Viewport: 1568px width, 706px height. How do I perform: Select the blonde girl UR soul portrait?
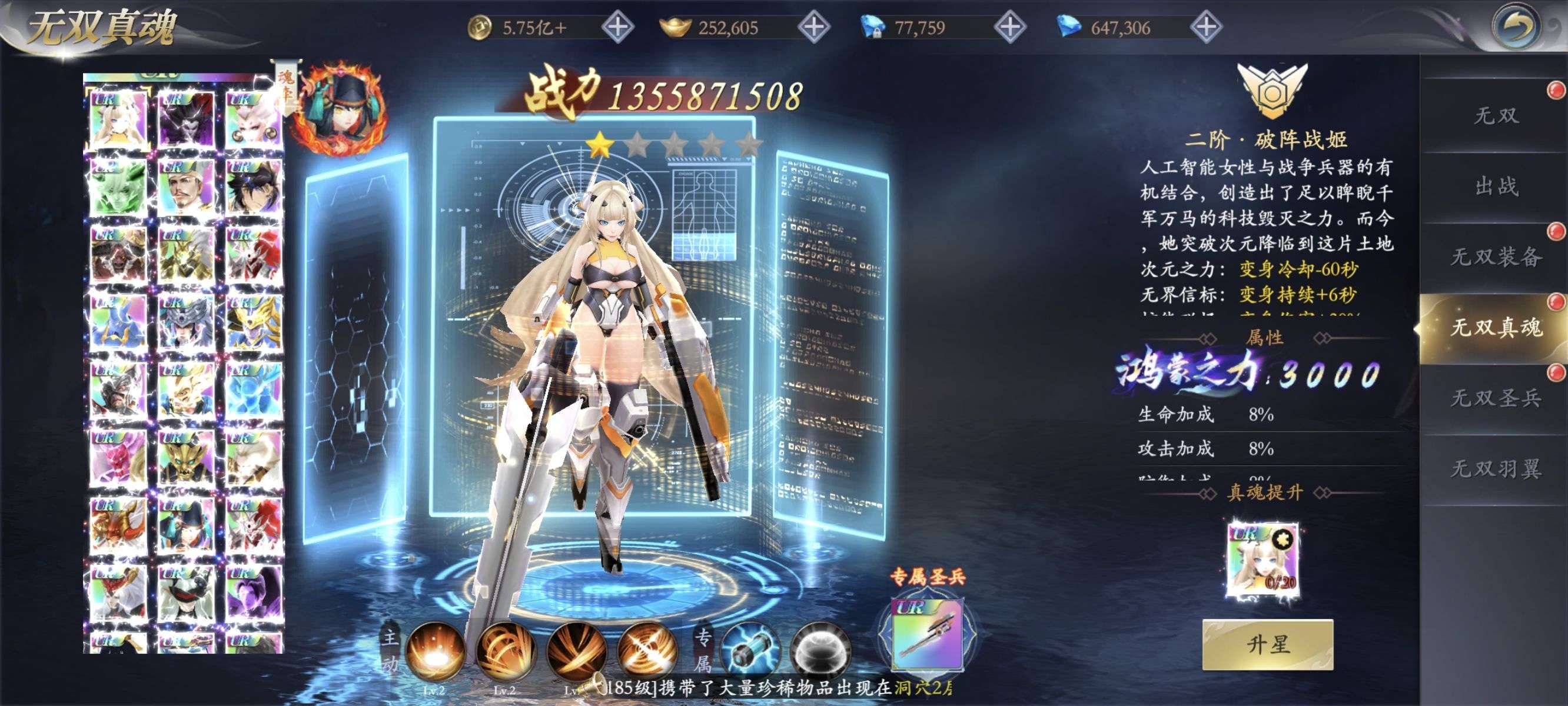click(119, 119)
